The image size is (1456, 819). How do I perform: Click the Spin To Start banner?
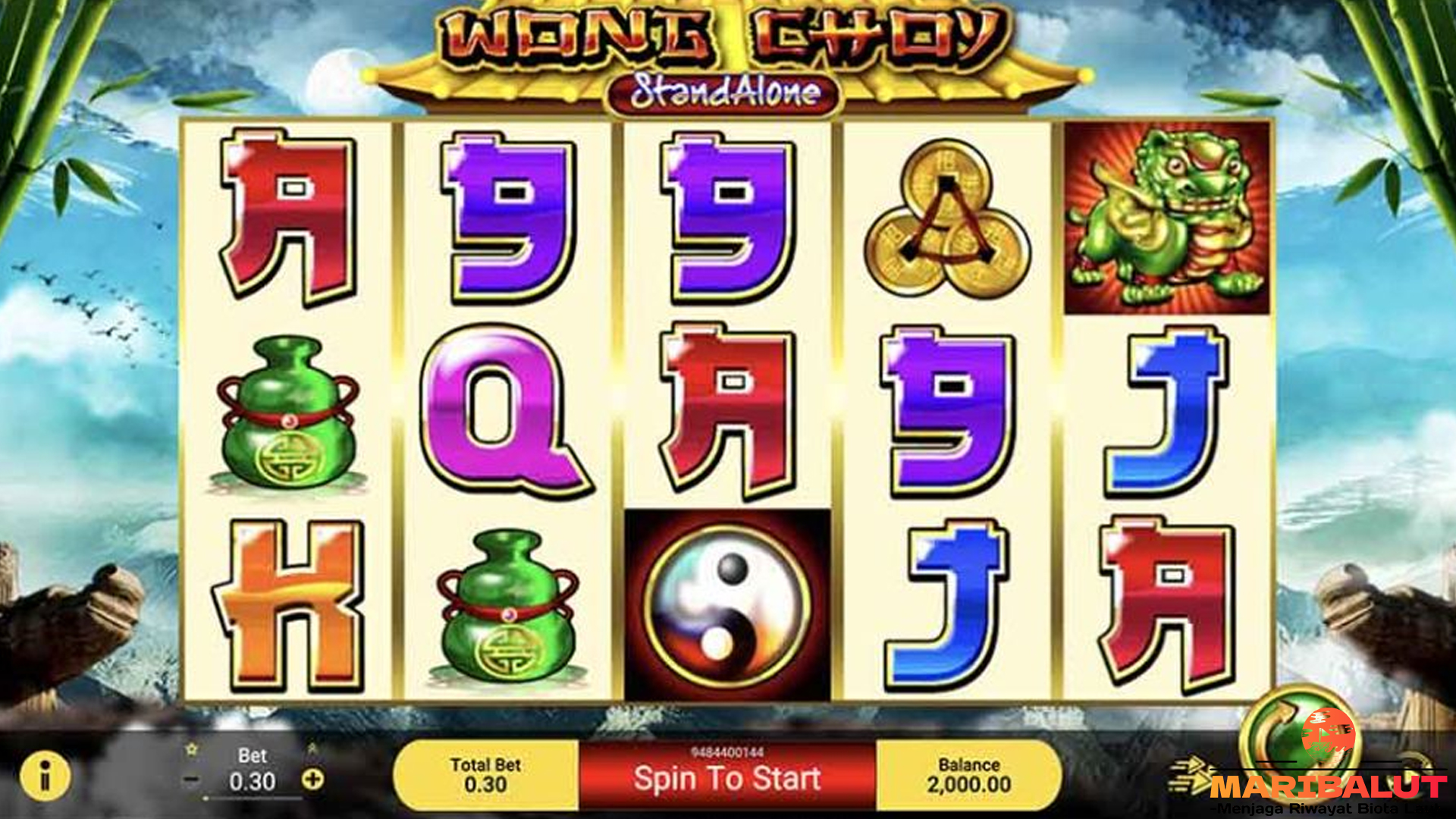coord(727,777)
